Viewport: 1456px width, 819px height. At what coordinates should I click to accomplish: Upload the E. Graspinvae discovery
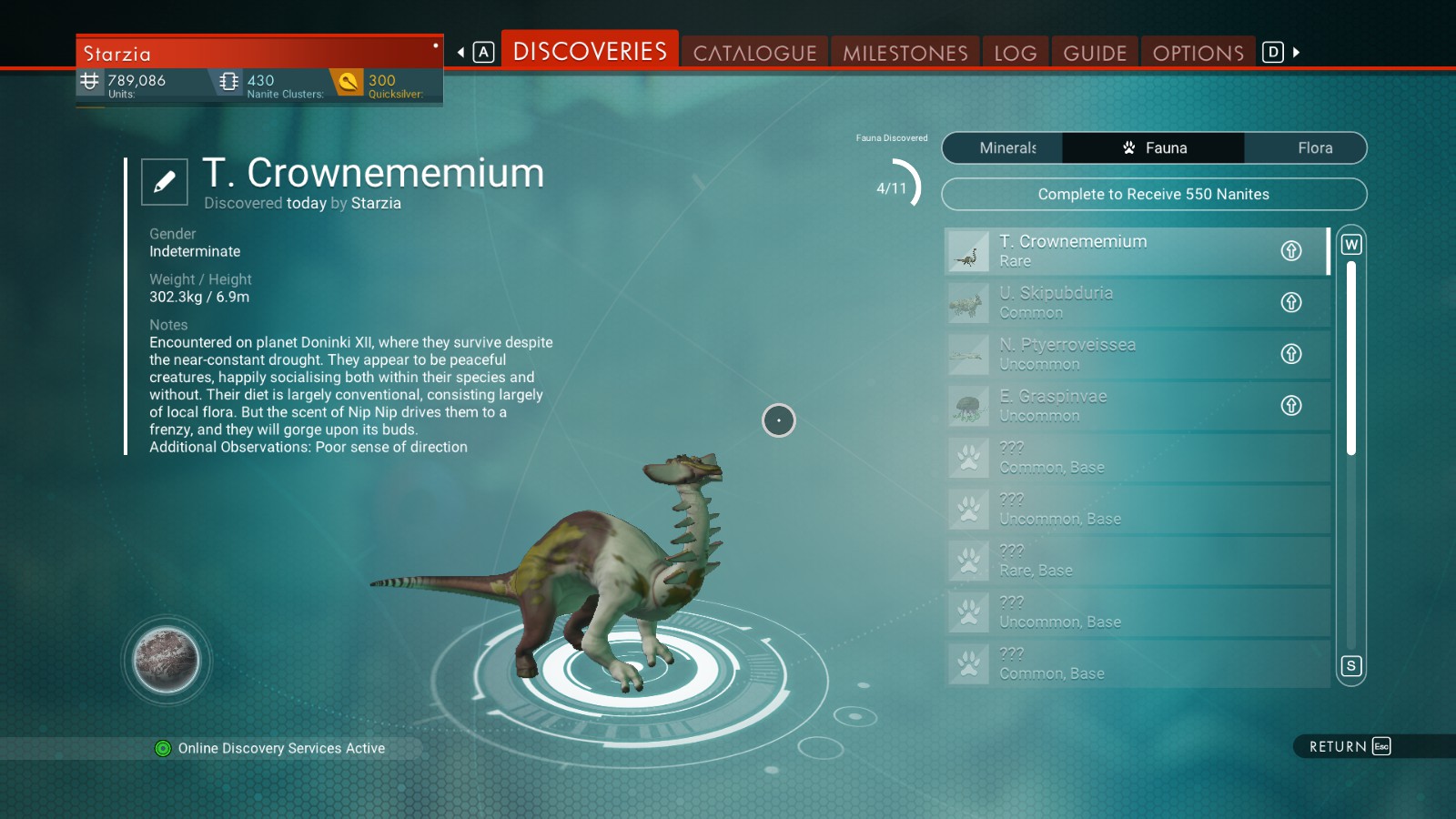[1291, 406]
